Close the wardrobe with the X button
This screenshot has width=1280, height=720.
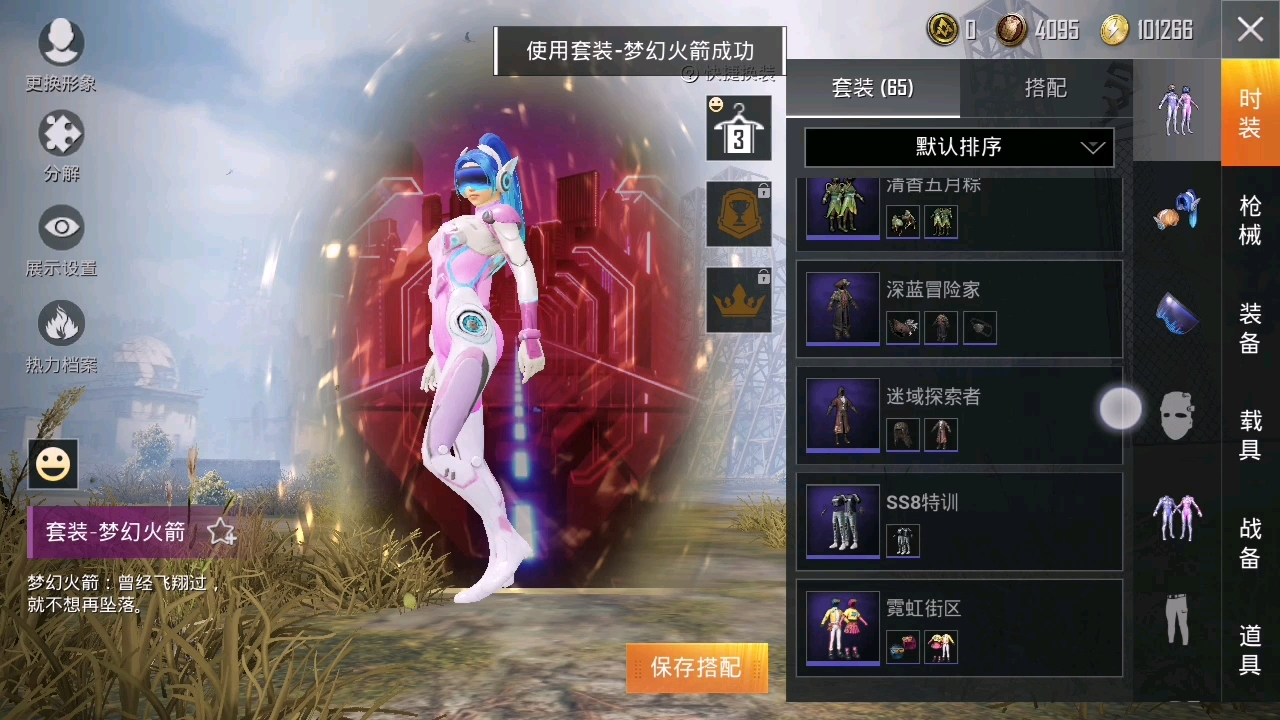[1250, 30]
